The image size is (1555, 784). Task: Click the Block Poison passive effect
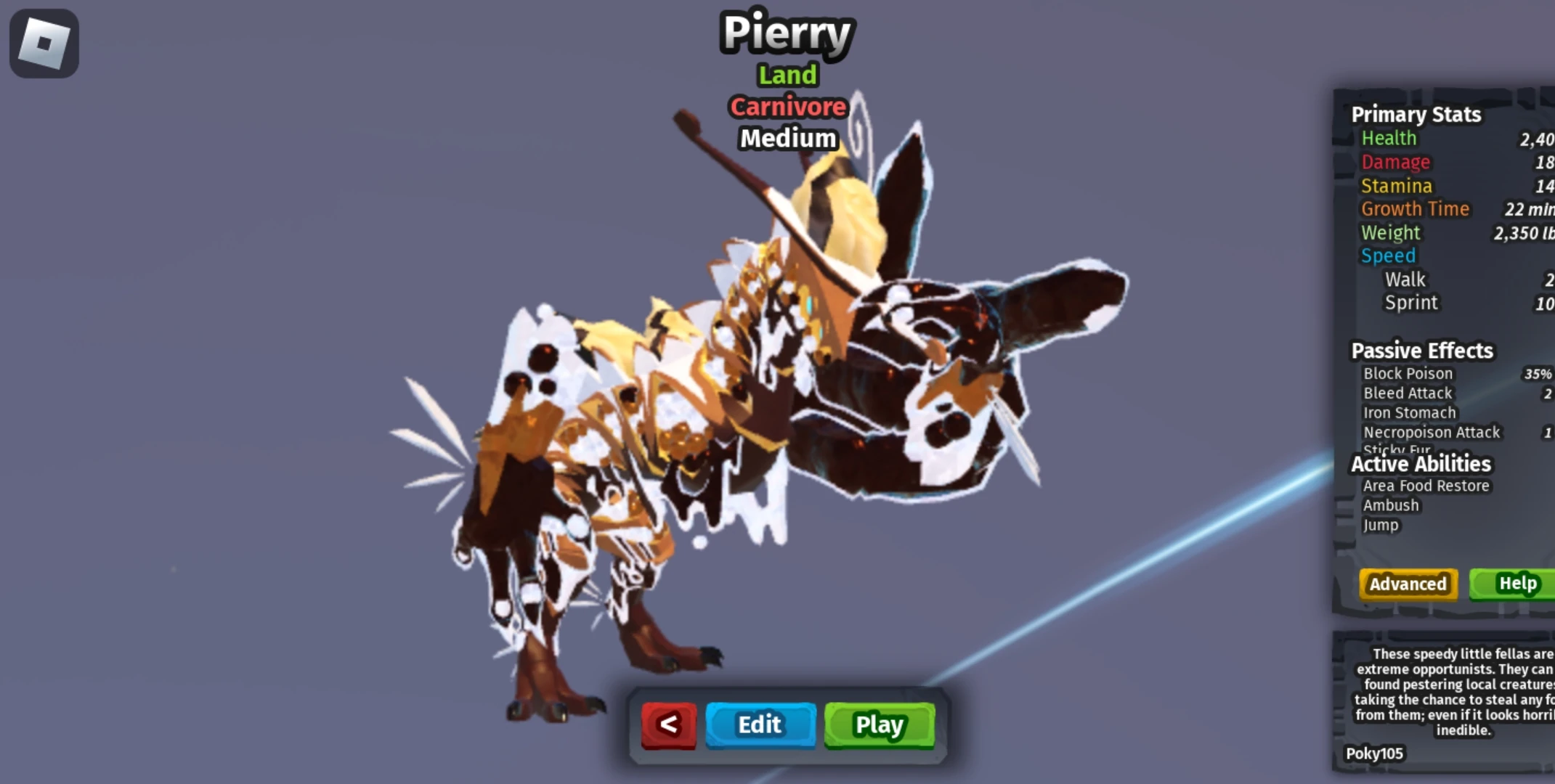[1408, 373]
